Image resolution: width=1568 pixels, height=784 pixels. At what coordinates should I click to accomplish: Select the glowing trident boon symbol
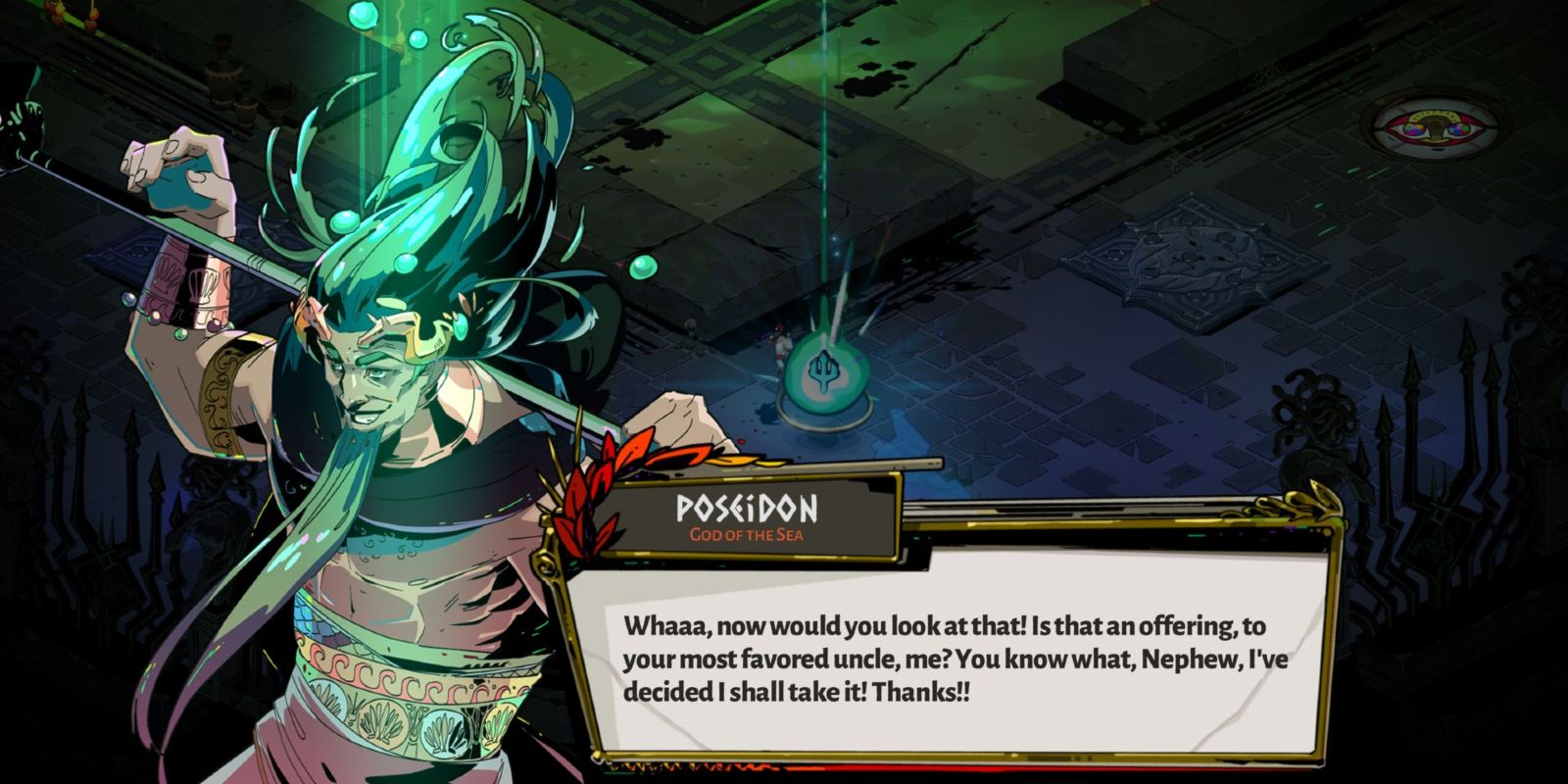823,370
